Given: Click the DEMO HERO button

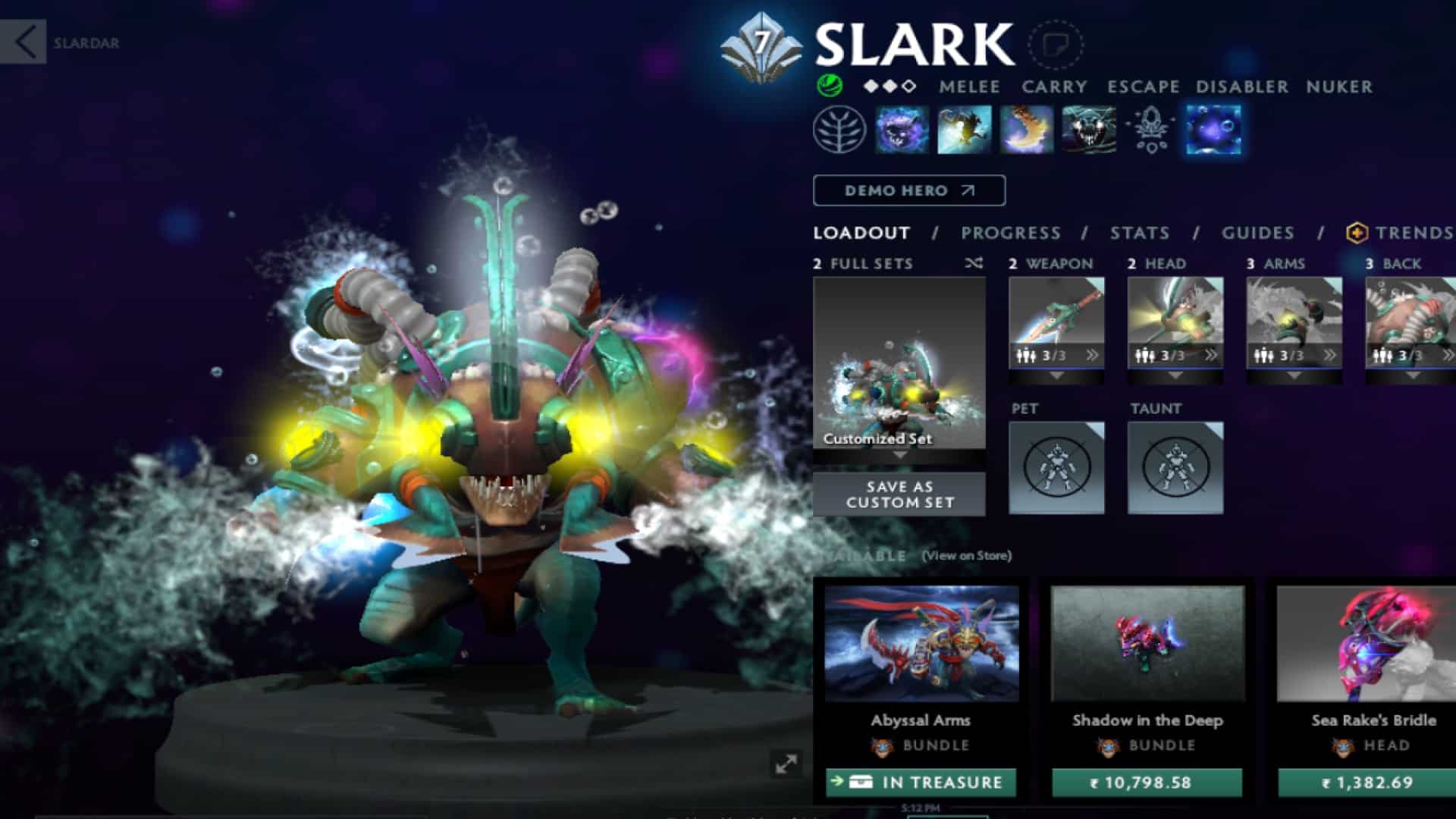Looking at the screenshot, I should [909, 190].
